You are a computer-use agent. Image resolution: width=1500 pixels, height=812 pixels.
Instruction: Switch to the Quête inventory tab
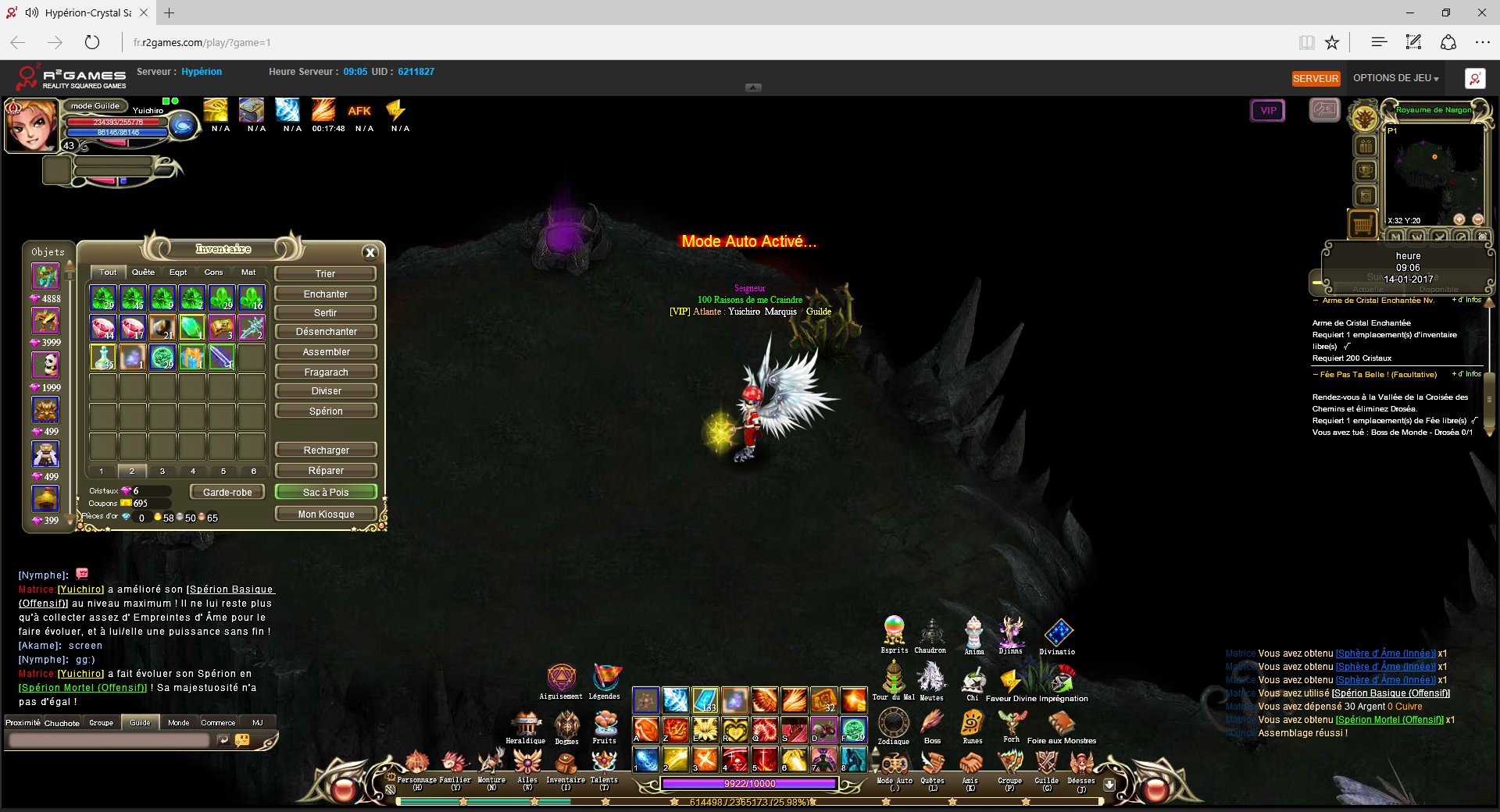click(143, 272)
